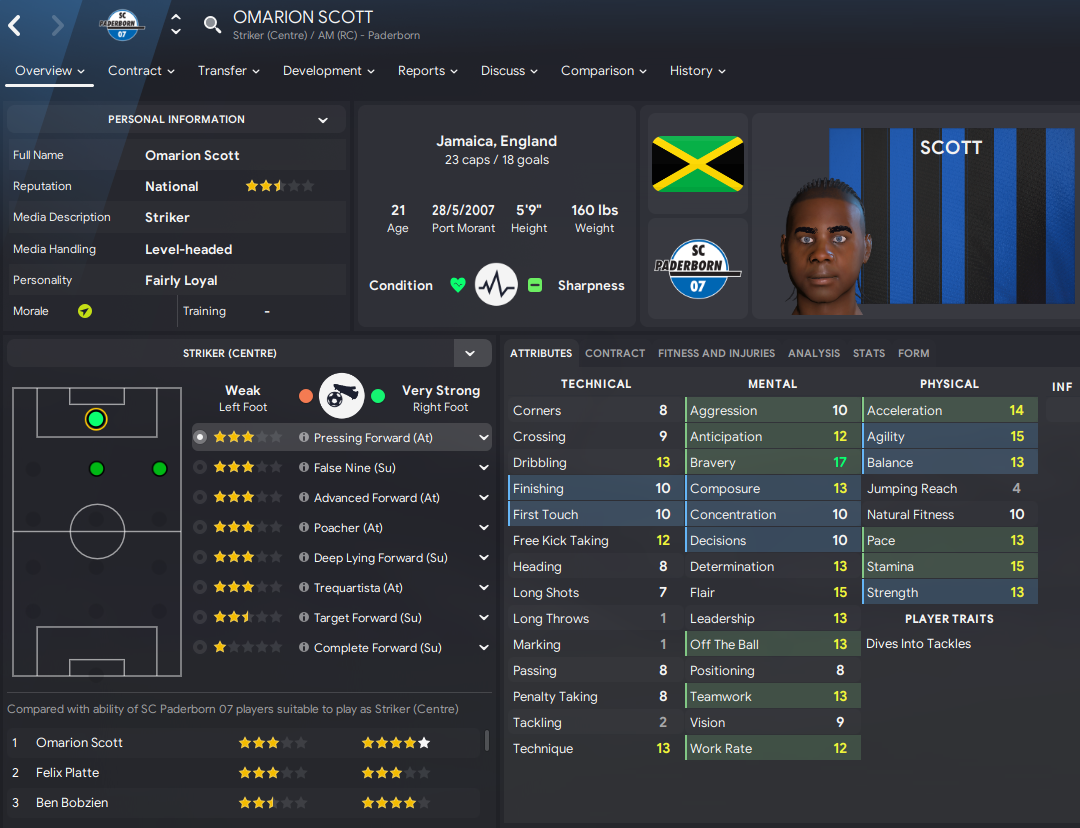
Task: Open the Contract menu
Action: (x=141, y=71)
